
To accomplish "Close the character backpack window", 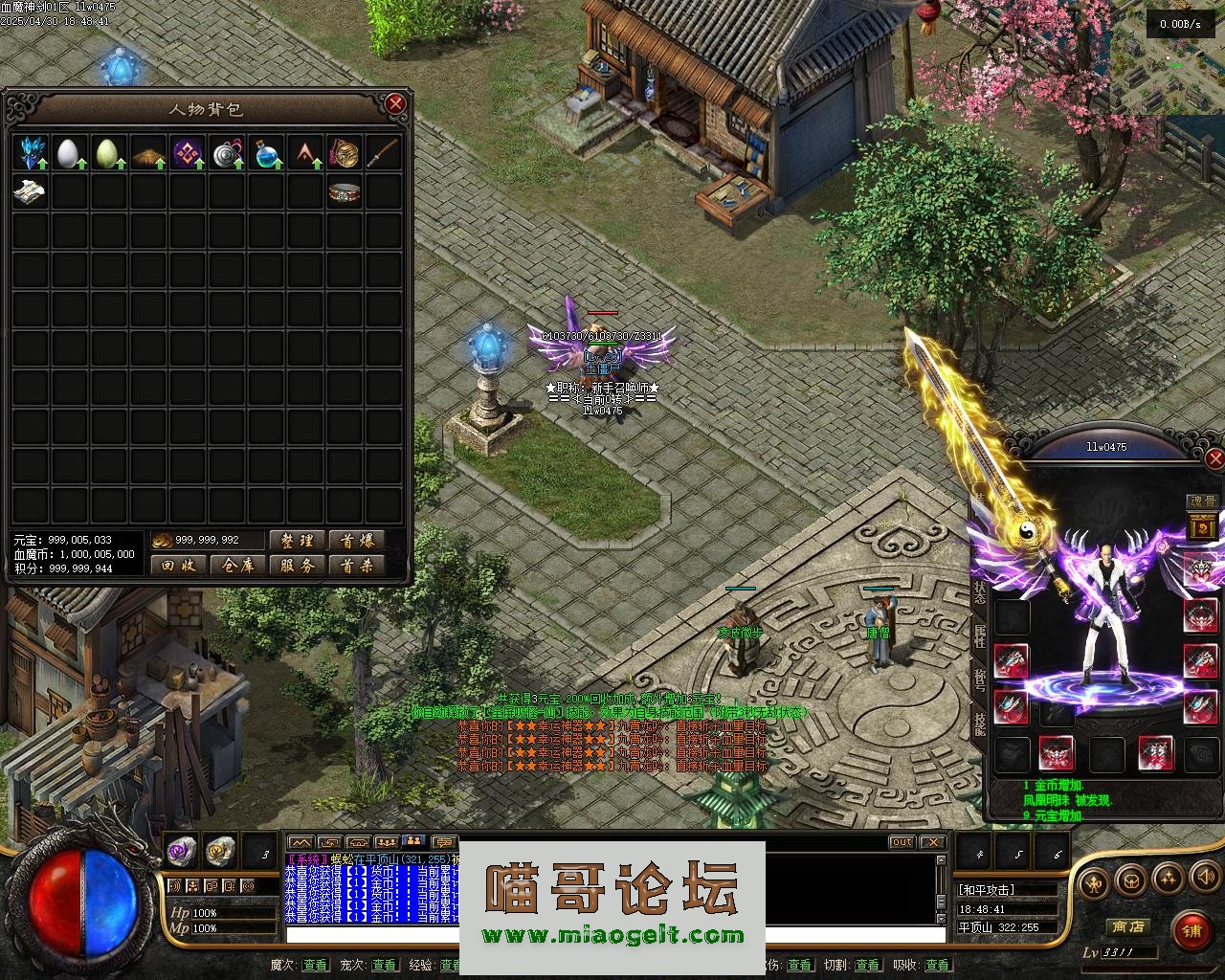I will pos(395,103).
